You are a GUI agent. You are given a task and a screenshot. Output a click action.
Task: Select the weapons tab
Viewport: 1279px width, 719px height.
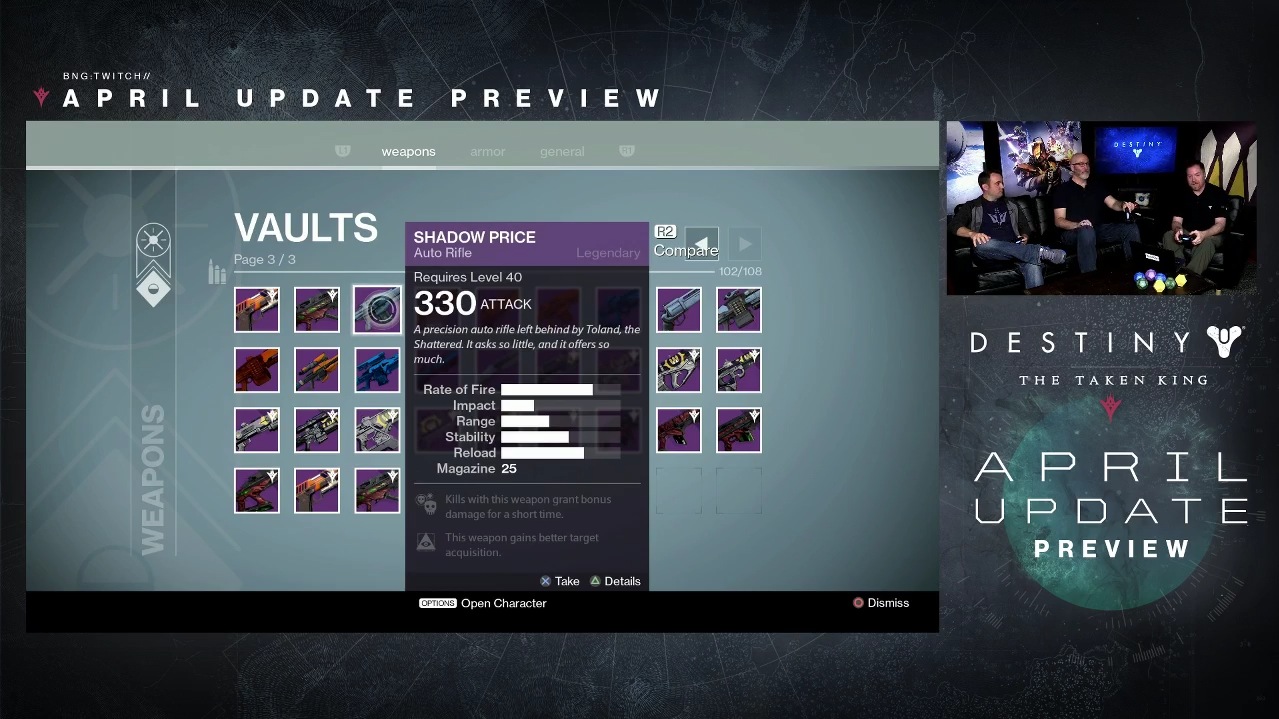point(408,152)
